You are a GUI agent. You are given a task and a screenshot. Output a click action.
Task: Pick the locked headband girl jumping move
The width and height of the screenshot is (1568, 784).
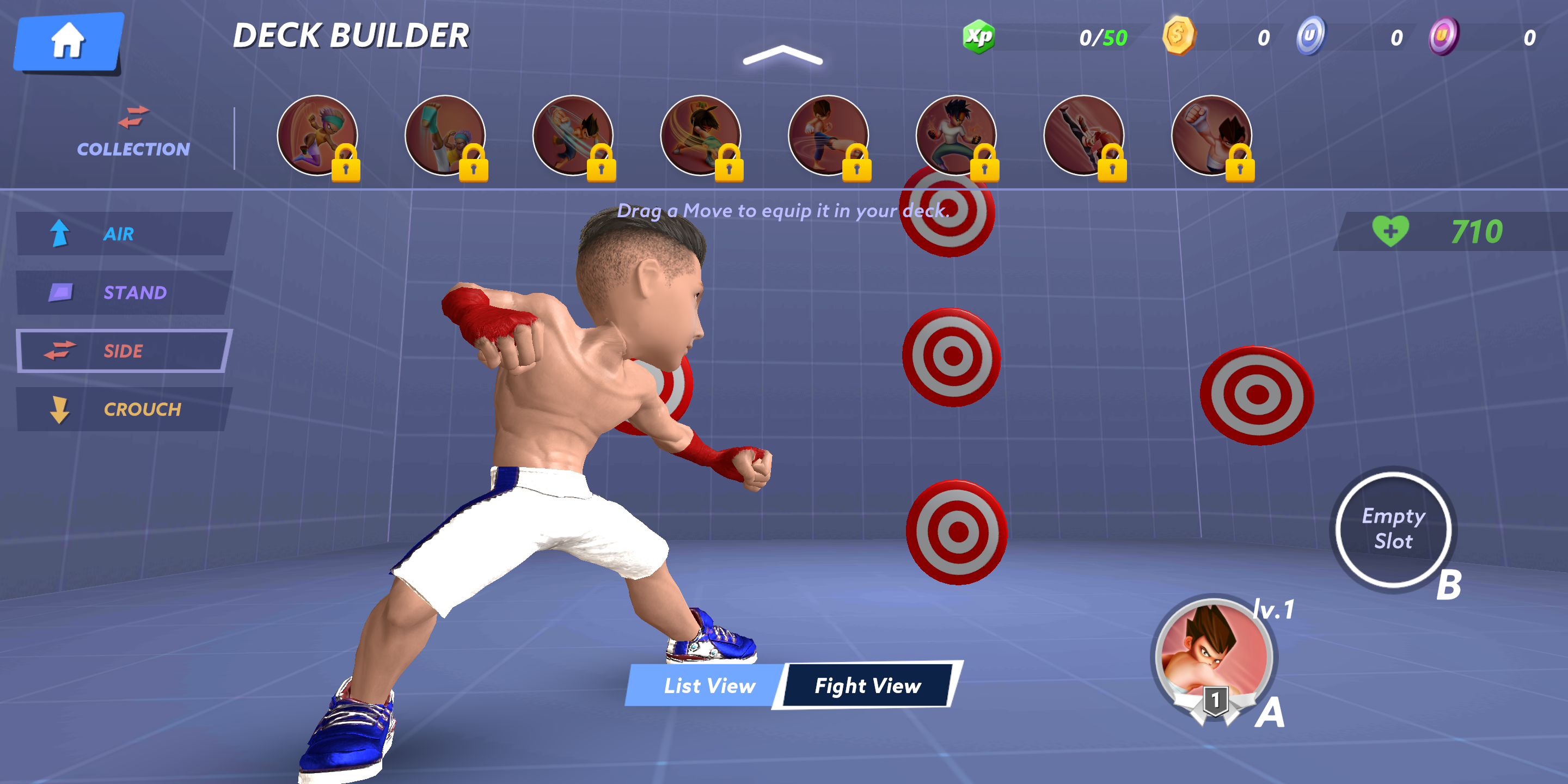tap(317, 135)
